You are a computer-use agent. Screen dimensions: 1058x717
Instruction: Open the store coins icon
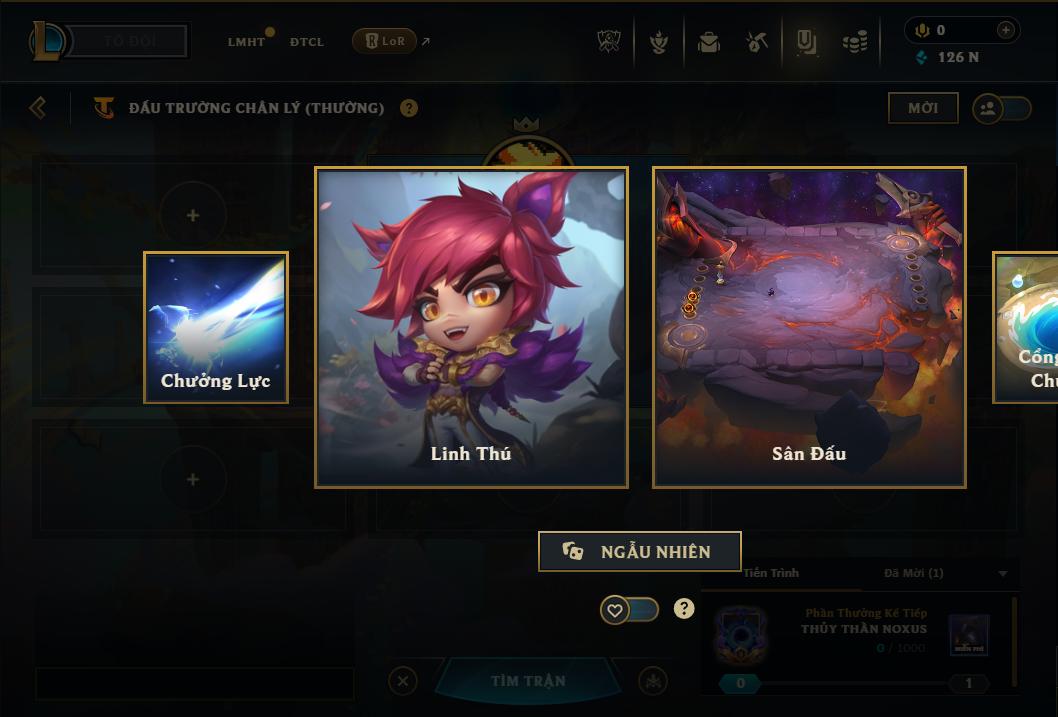coord(854,42)
